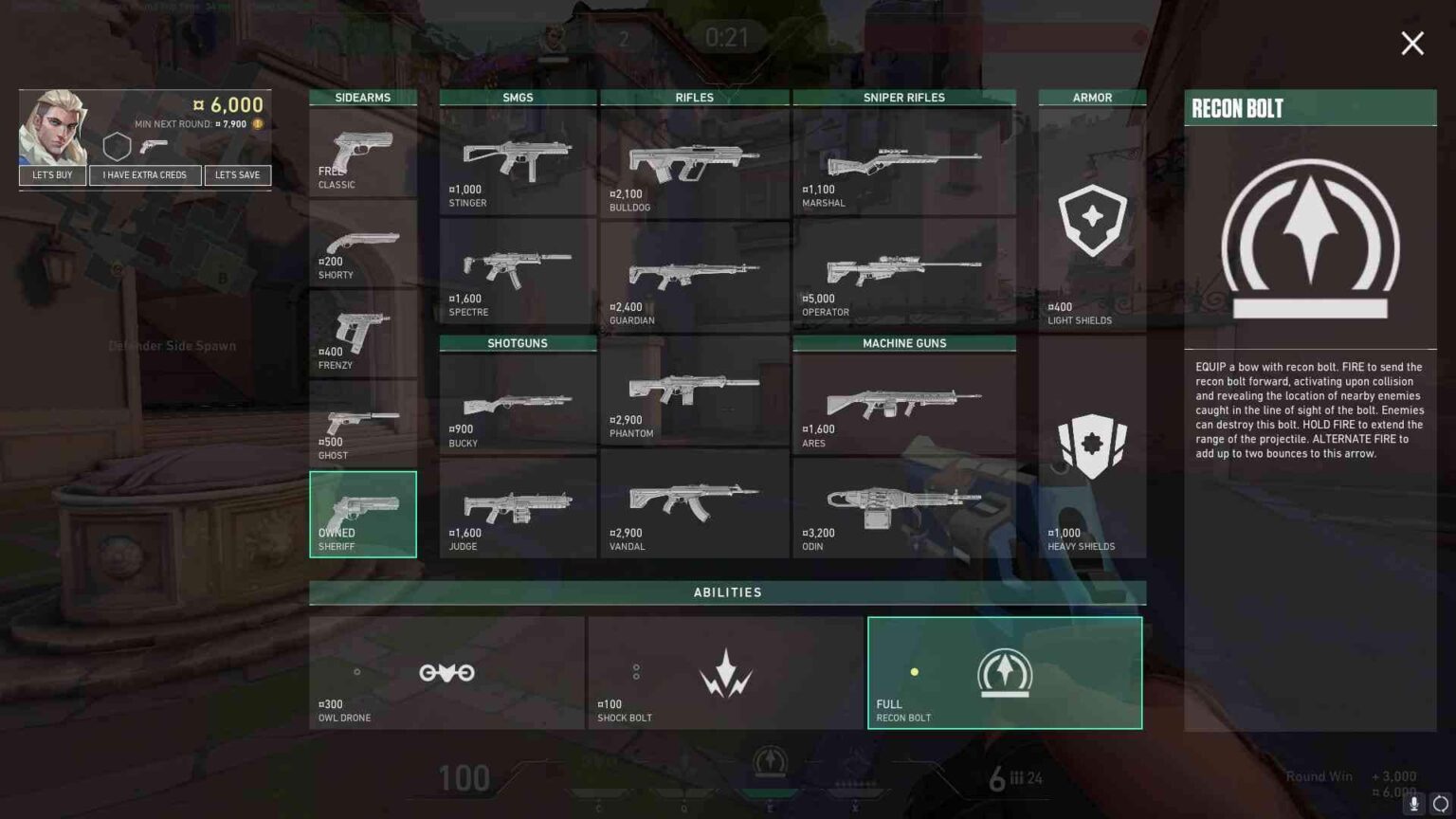1456x819 pixels.
Task: Select the Operator sniper rifle
Action: click(903, 272)
